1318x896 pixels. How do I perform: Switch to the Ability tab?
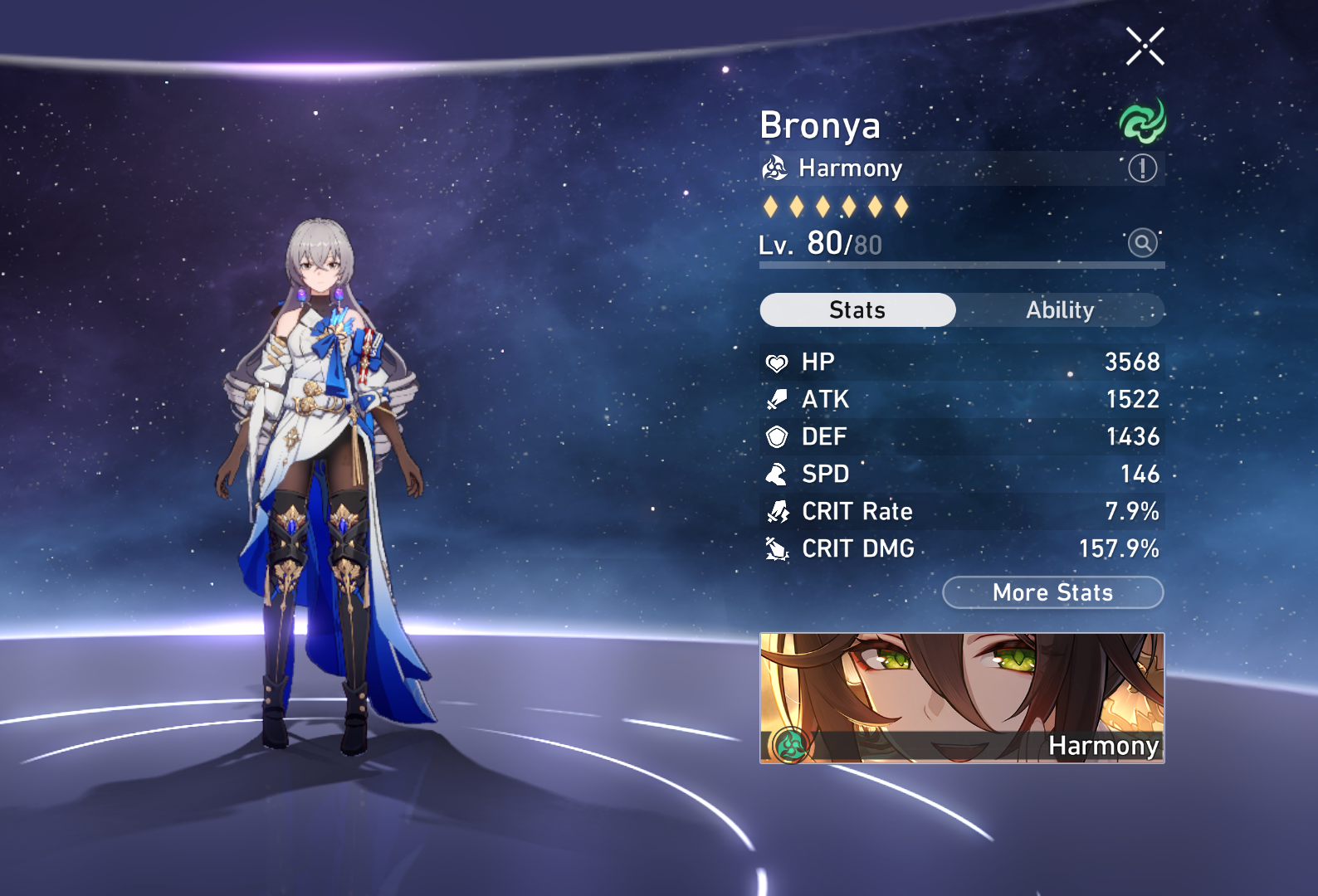[1062, 310]
